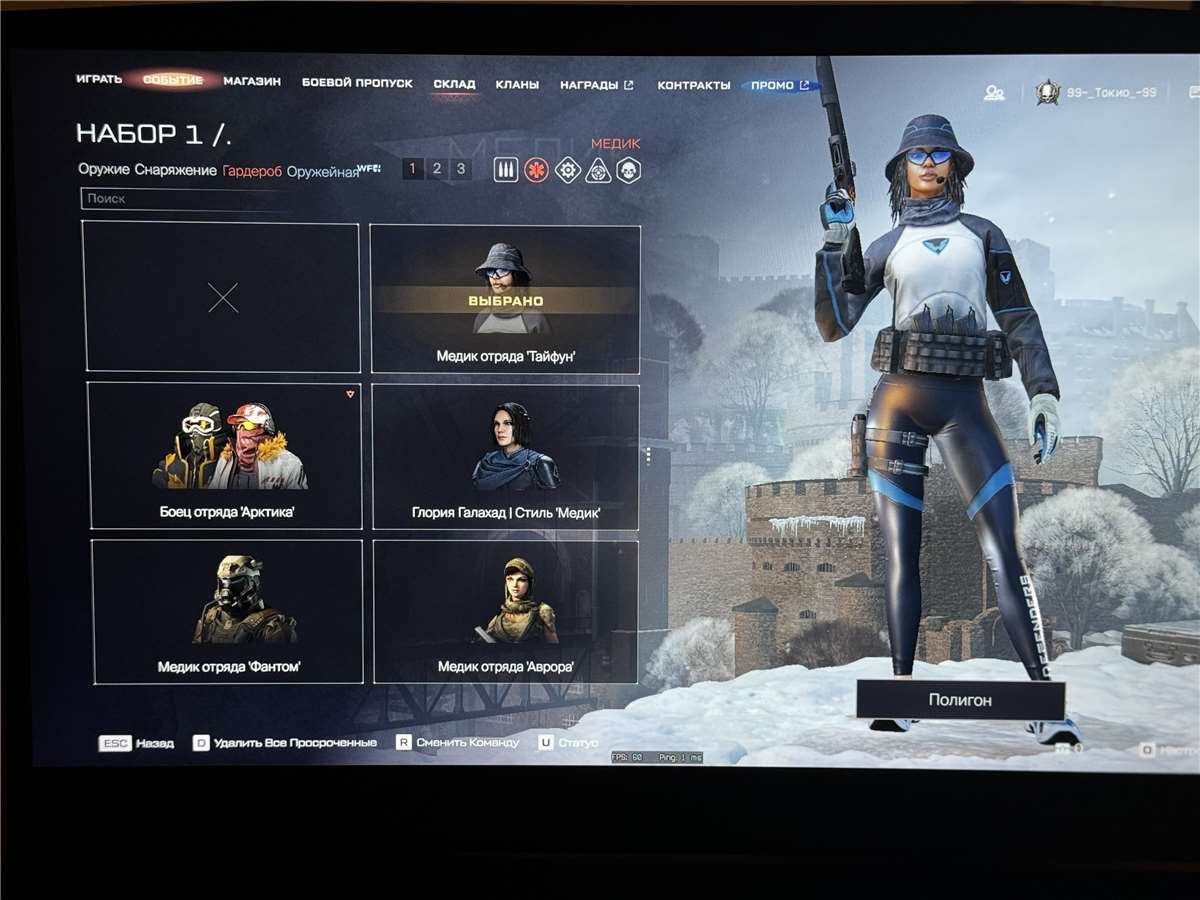Open the ИГРАТЬ menu
The image size is (1200, 900).
click(x=99, y=80)
